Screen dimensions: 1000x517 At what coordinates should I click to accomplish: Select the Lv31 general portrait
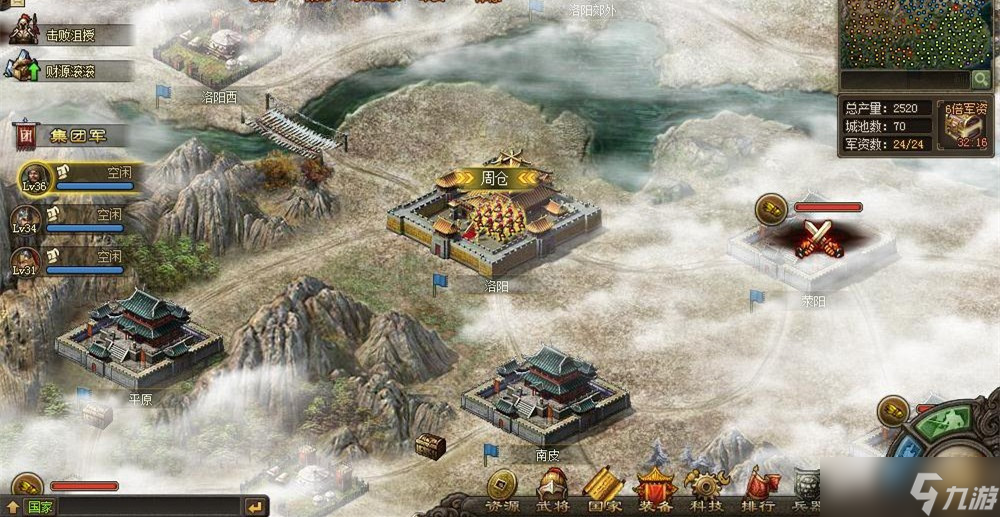click(26, 261)
